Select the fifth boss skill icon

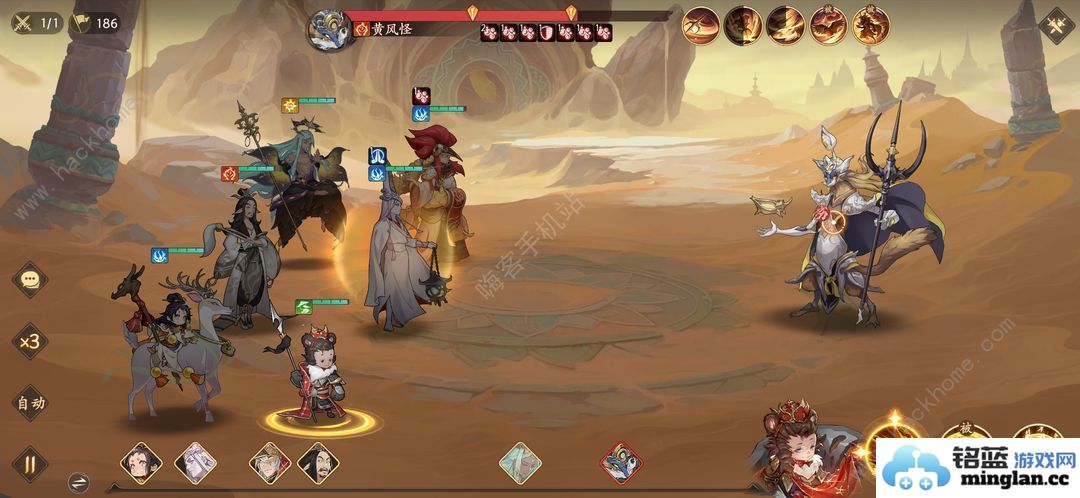pyautogui.click(x=870, y=24)
